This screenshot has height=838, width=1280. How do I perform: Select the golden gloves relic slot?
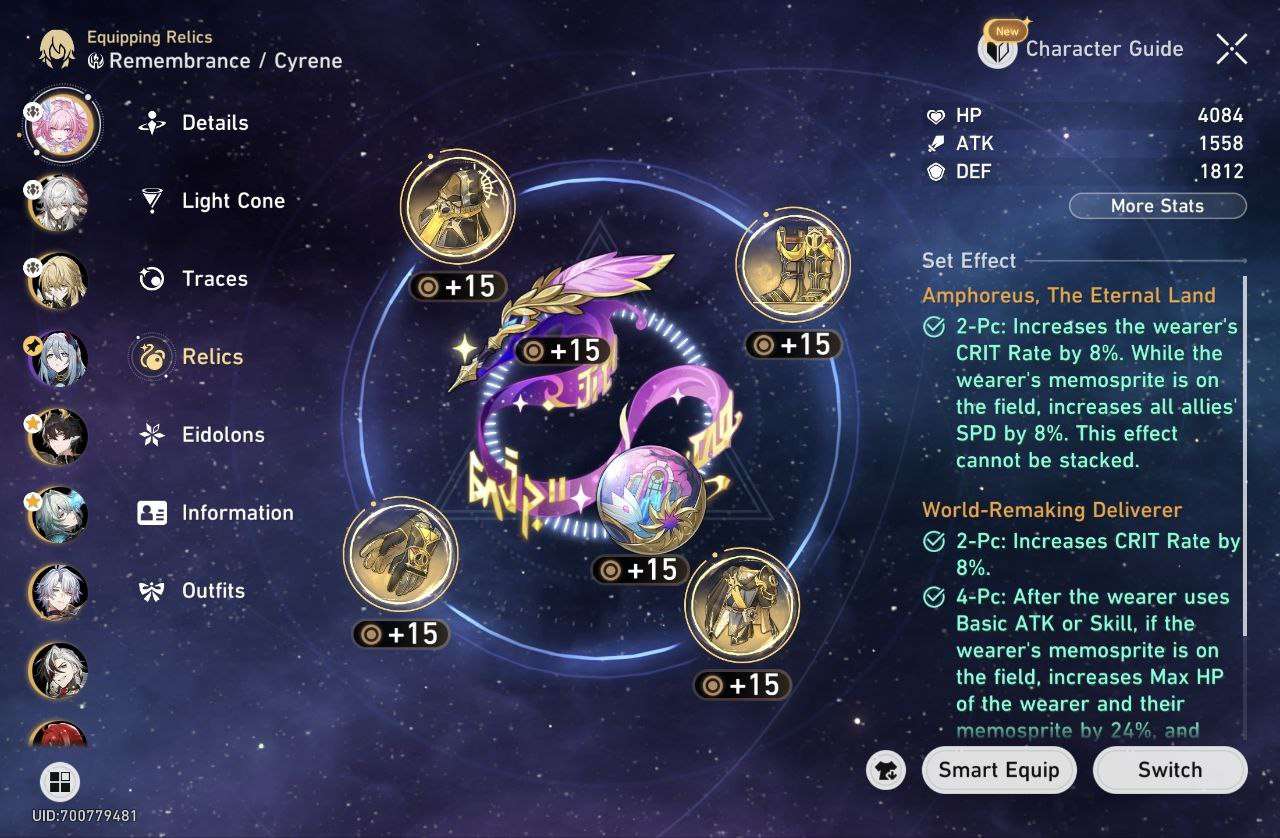[x=400, y=553]
